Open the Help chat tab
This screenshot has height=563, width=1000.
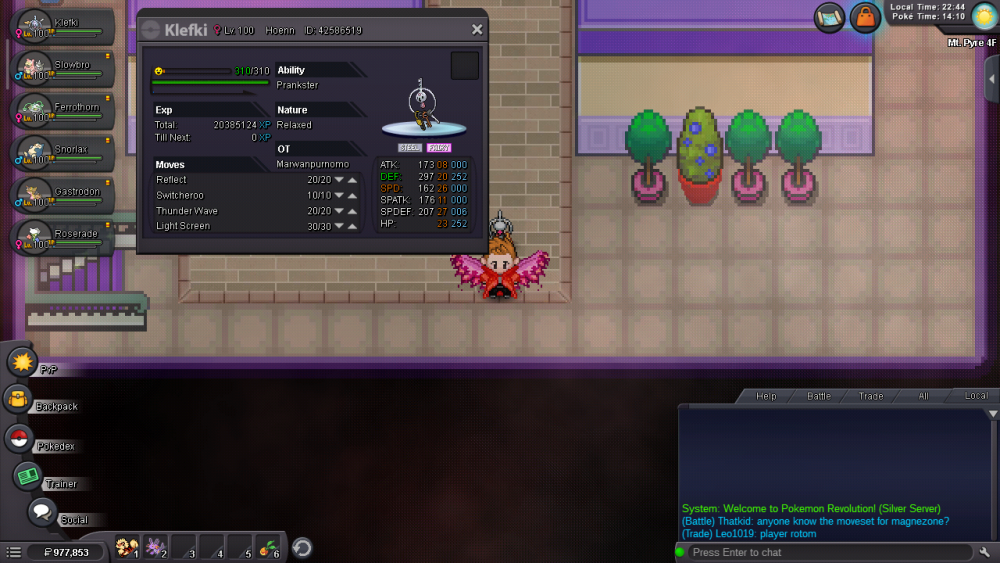(766, 396)
